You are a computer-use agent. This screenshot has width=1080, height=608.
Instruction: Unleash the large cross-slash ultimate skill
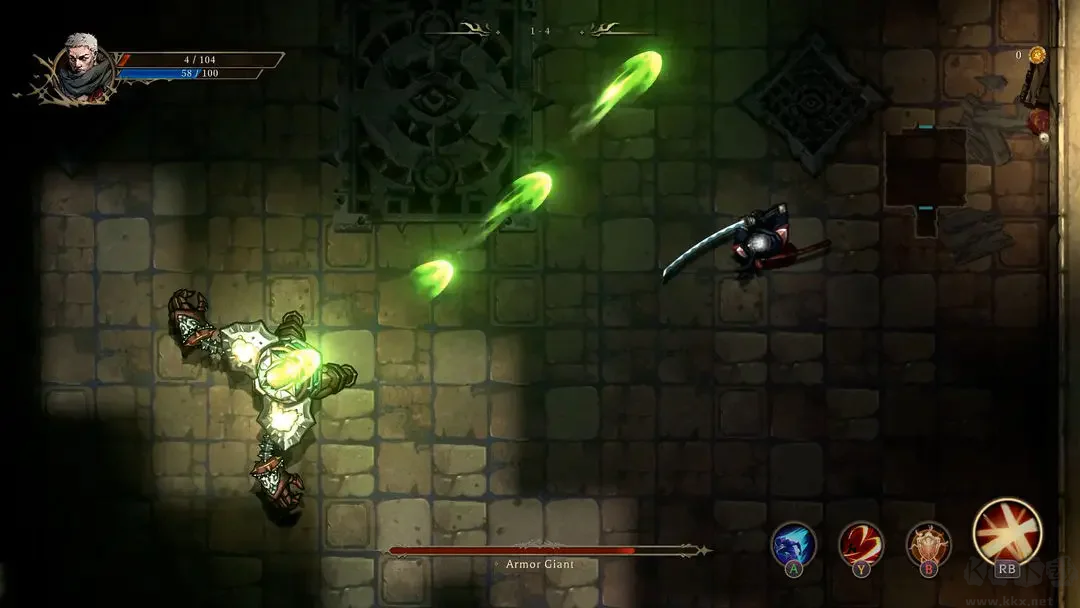[1007, 531]
